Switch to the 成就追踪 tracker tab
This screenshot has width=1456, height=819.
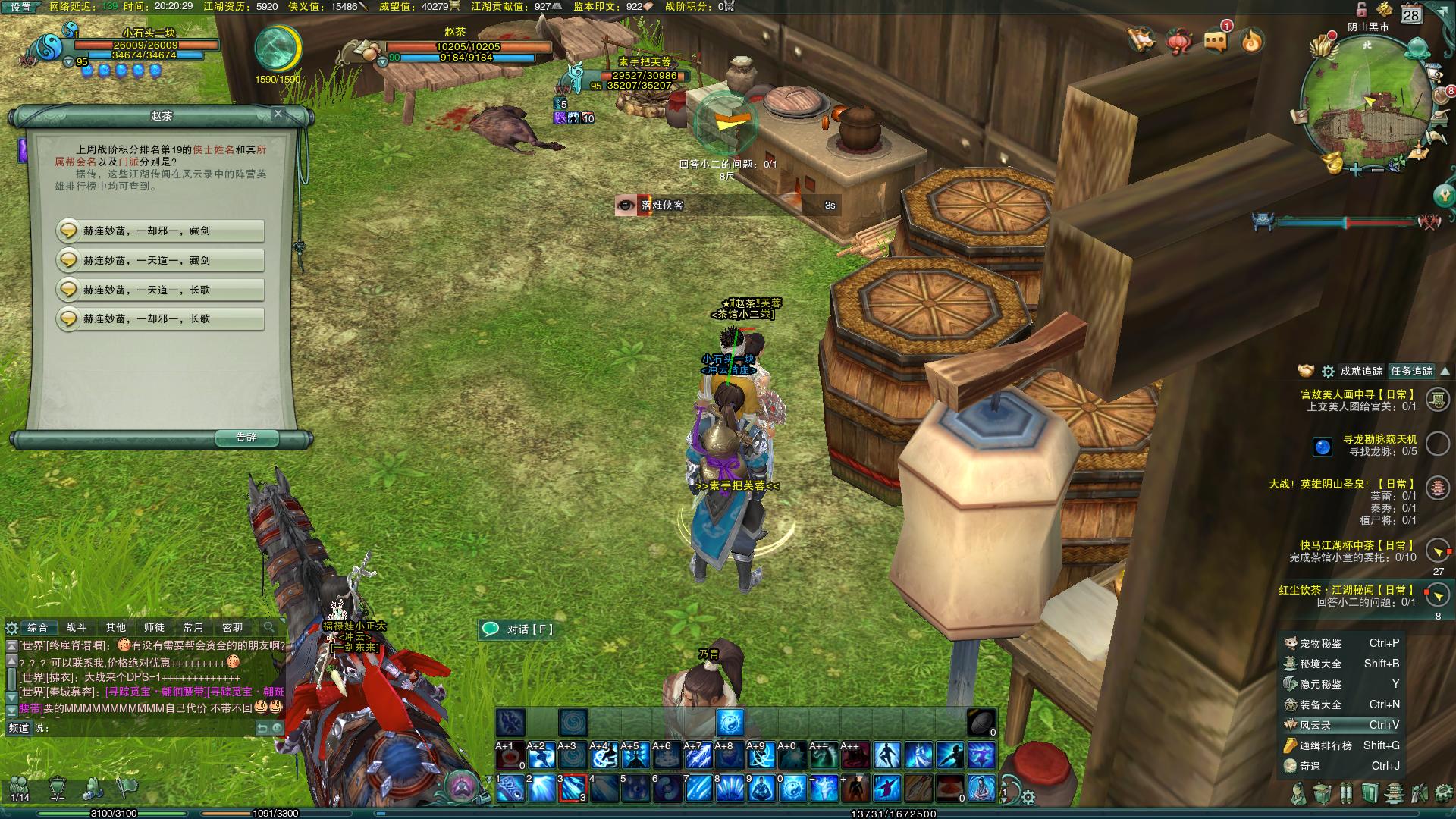tap(1361, 372)
